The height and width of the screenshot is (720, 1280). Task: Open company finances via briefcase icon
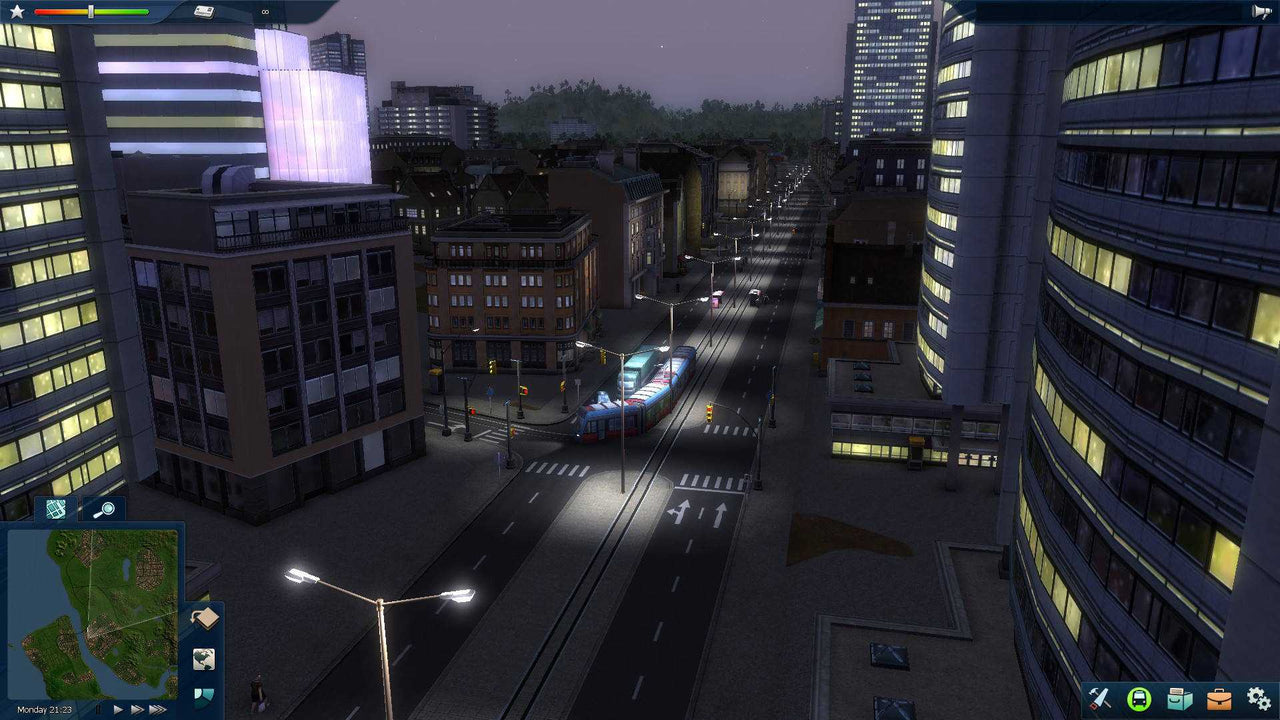[x=1219, y=699]
